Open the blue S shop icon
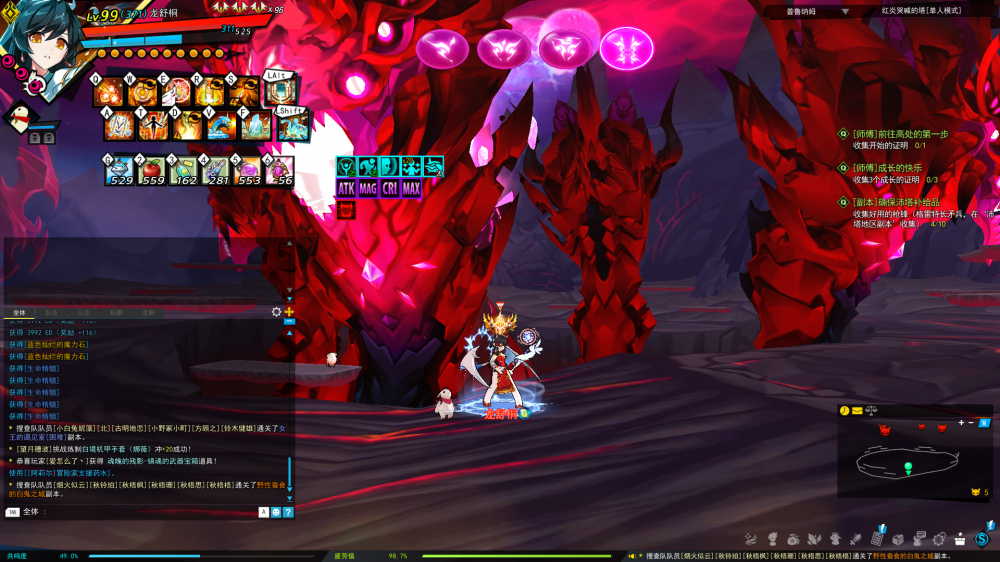Image resolution: width=1000 pixels, height=562 pixels. pyautogui.click(x=982, y=540)
